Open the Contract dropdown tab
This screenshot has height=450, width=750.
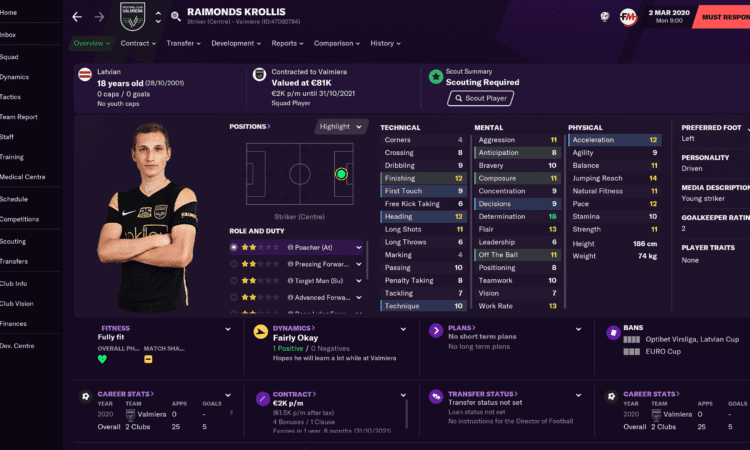[x=137, y=44]
